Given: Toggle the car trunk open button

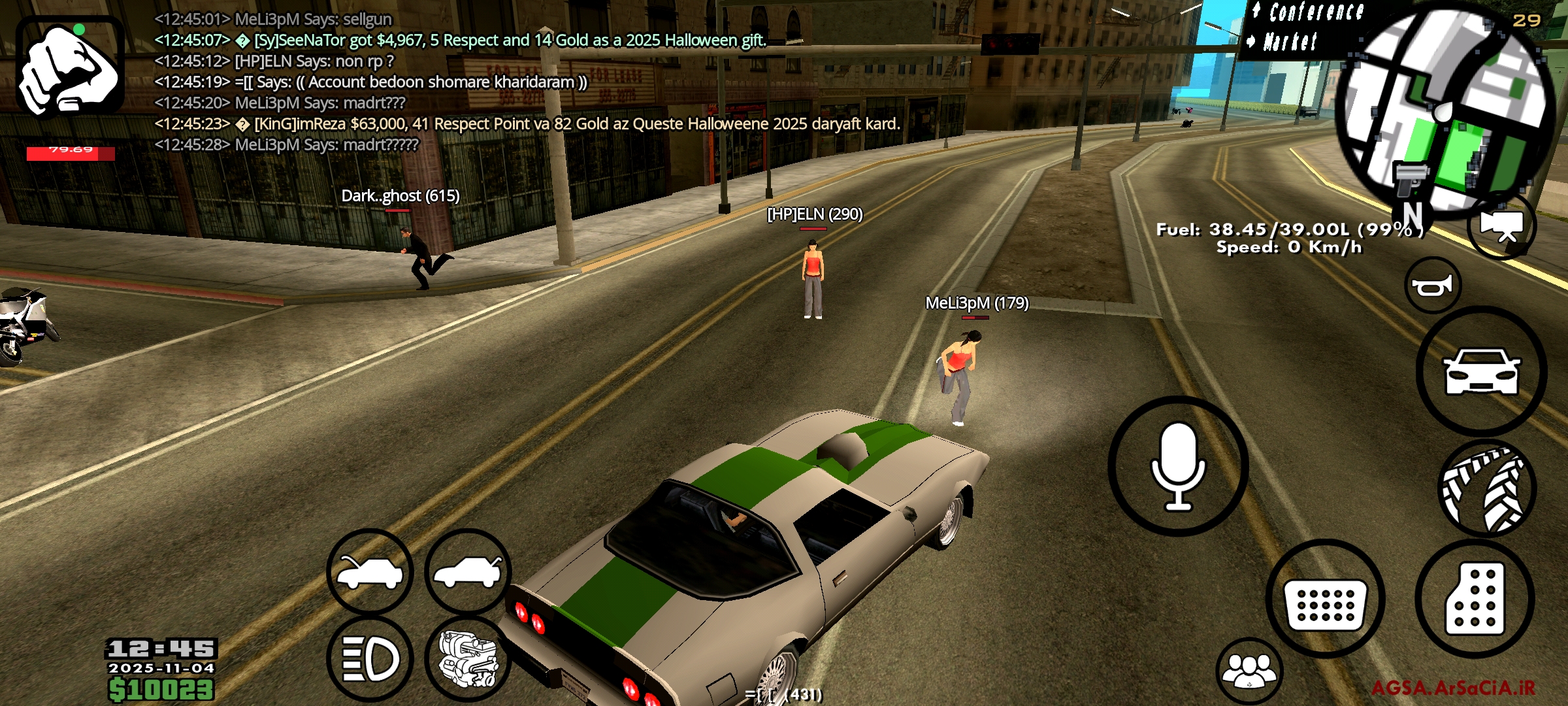Looking at the screenshot, I should 468,571.
